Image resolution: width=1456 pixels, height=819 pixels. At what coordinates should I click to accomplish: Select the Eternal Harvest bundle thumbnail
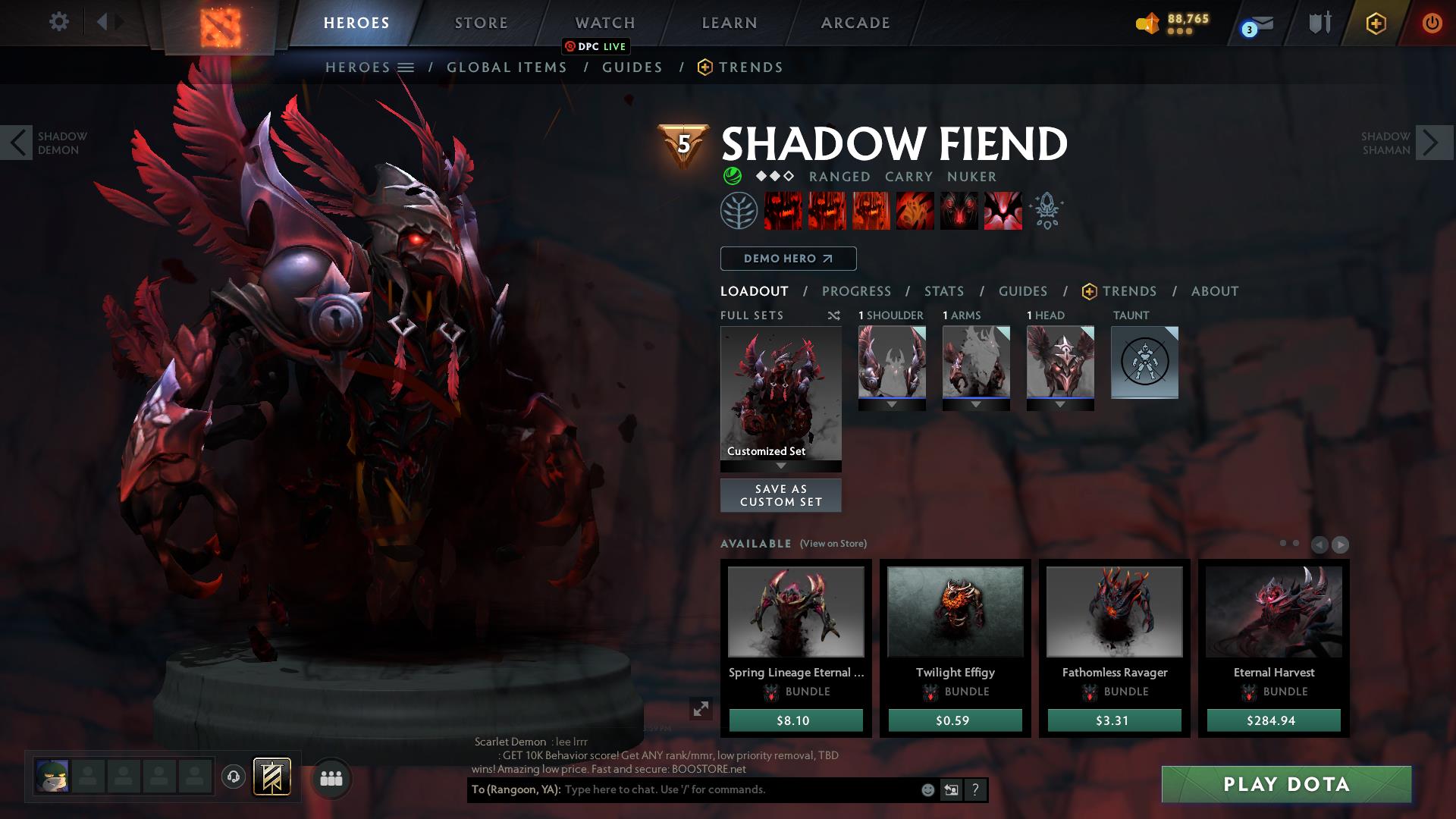click(x=1273, y=610)
